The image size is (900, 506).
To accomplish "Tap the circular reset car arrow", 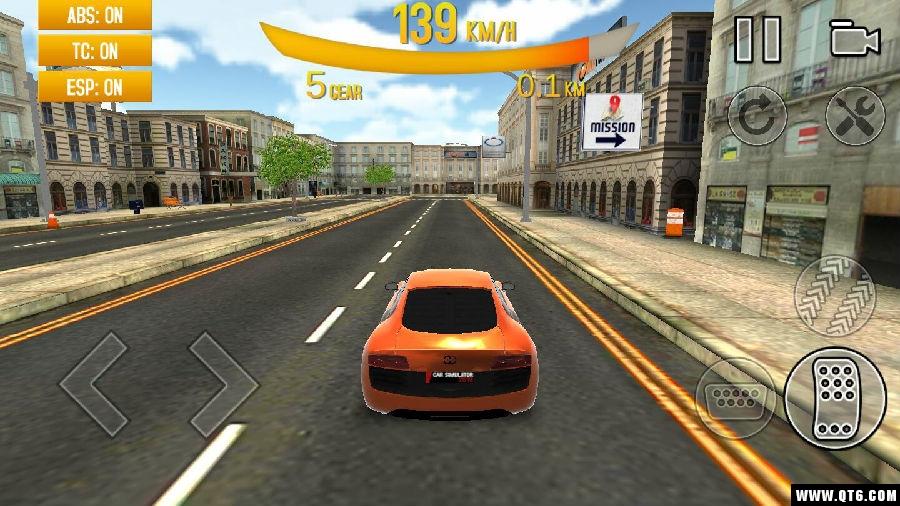I will [x=757, y=116].
